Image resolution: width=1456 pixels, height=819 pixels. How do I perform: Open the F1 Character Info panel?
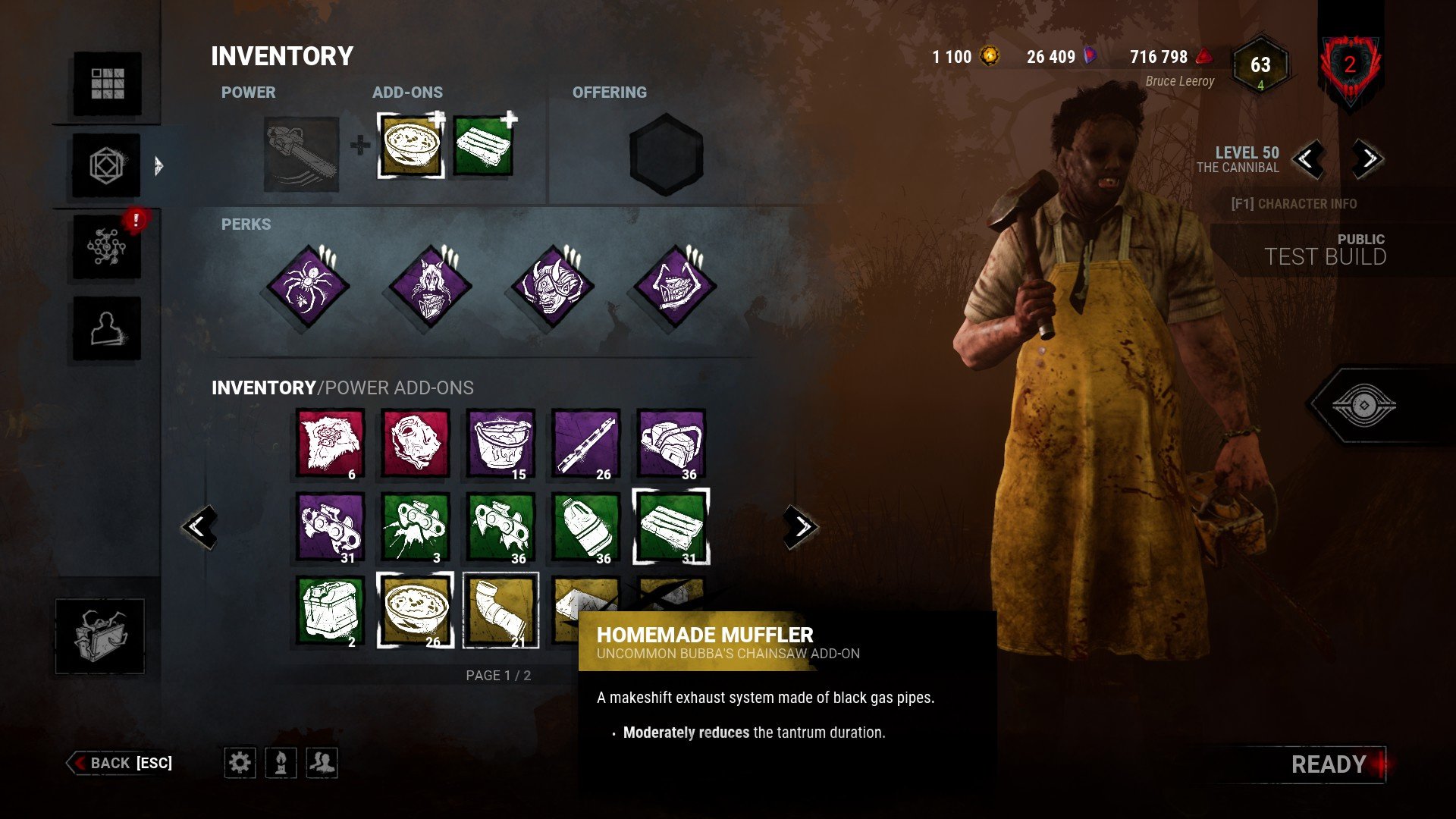pyautogui.click(x=1294, y=204)
